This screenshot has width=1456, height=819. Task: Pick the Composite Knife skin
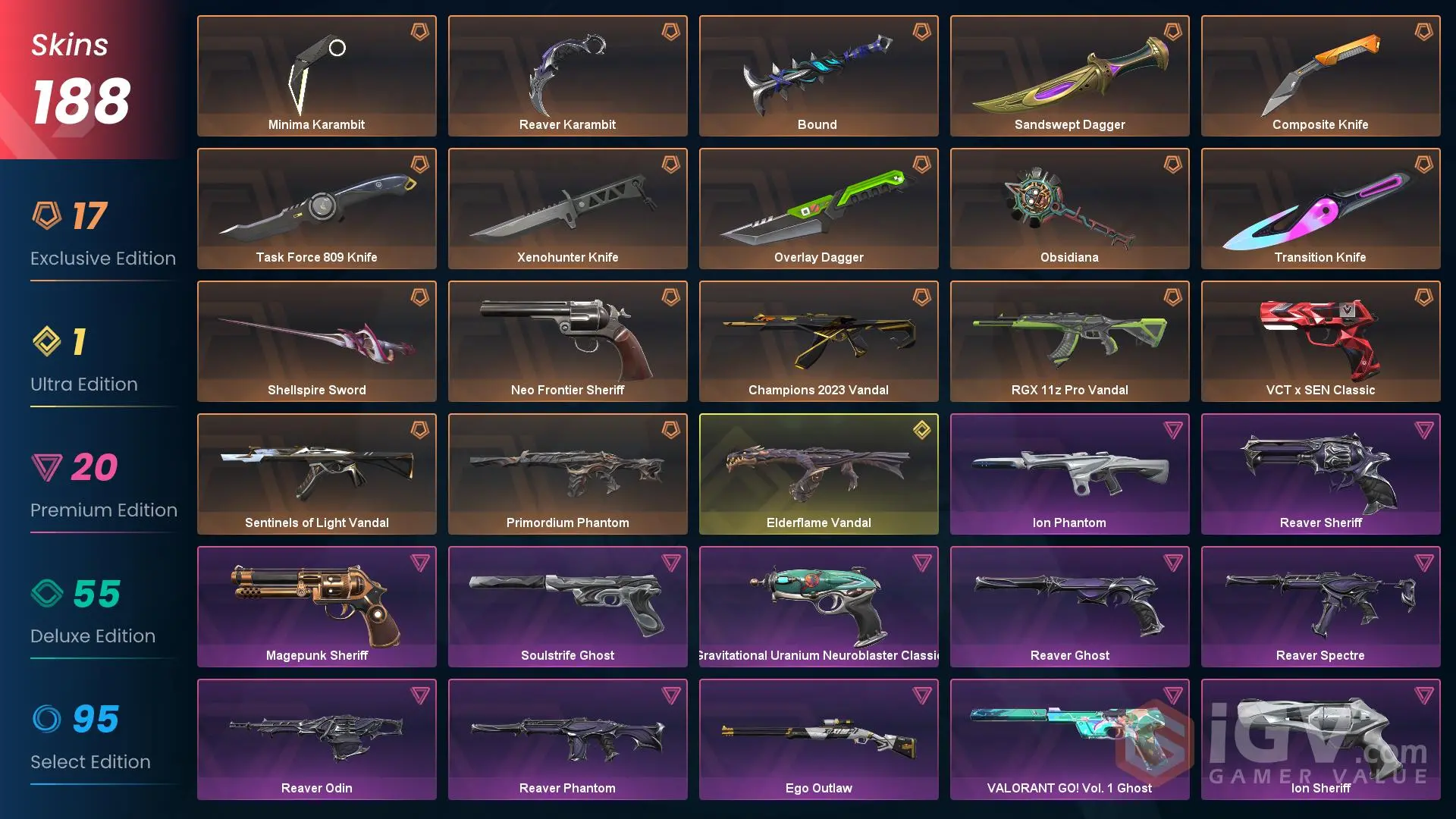coord(1320,76)
